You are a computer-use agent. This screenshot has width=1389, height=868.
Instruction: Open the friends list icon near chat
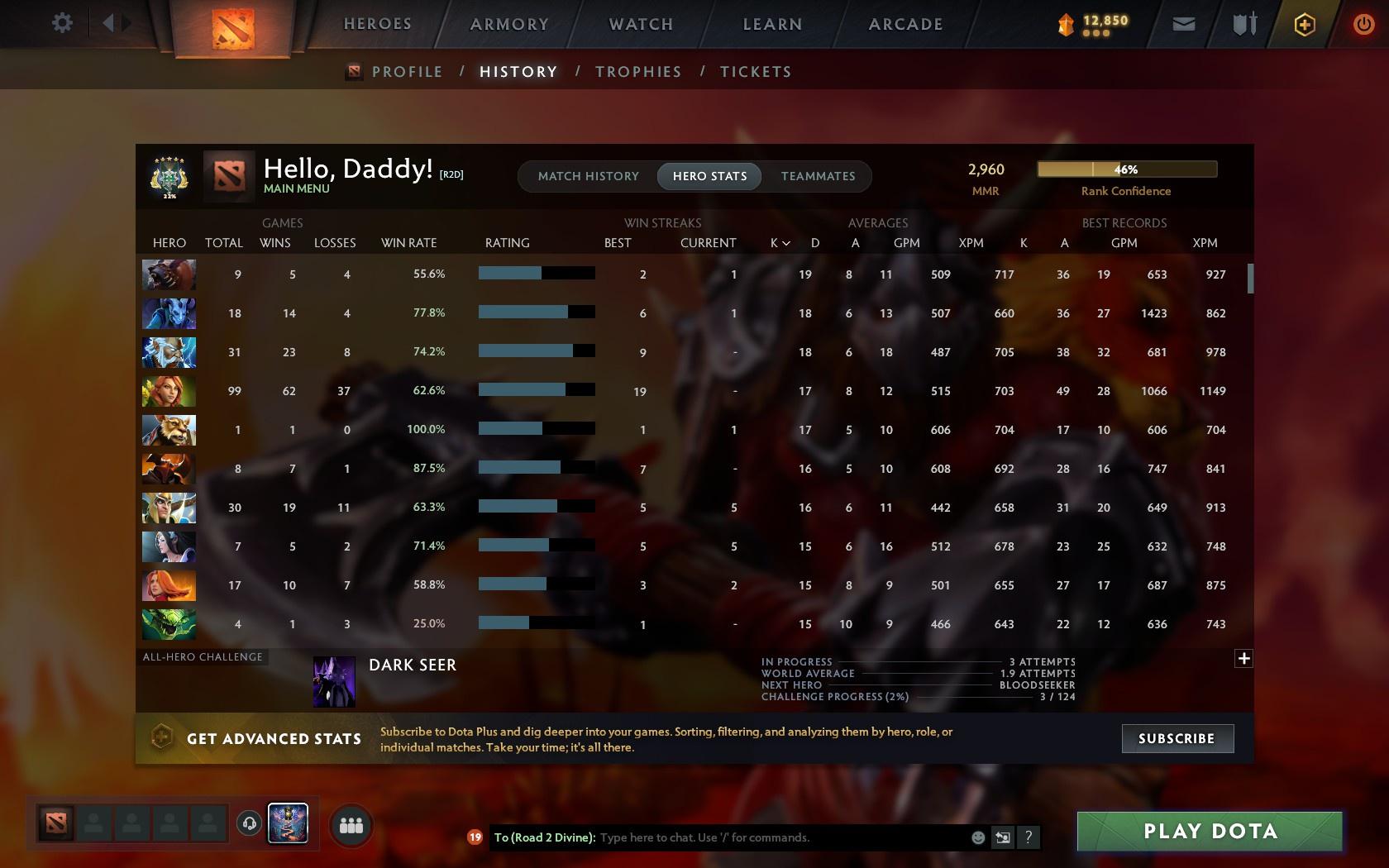click(x=351, y=823)
